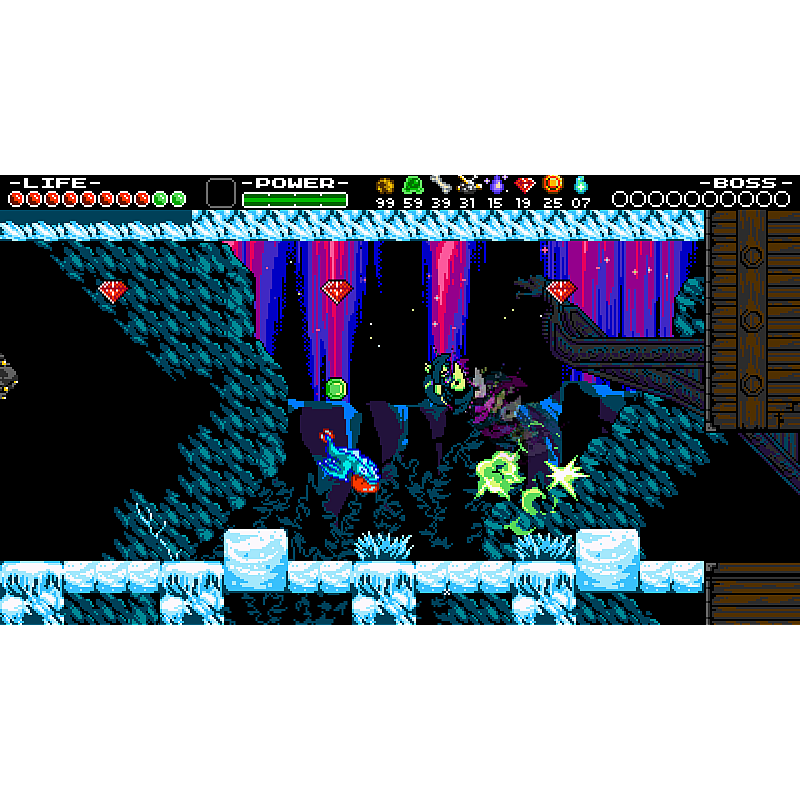Select the purple potion flask icon
Image resolution: width=800 pixels, height=800 pixels.
(496, 184)
